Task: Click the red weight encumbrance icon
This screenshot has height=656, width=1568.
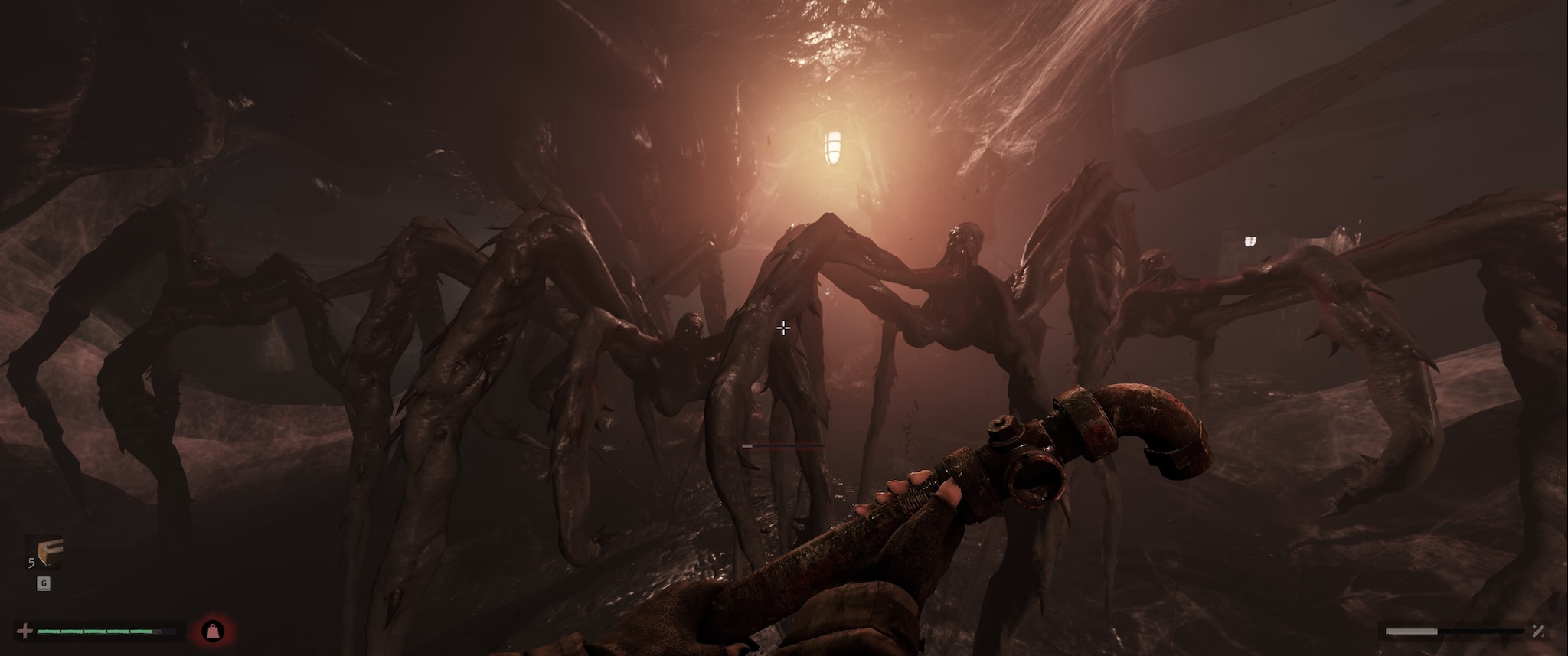Action: pos(213,632)
